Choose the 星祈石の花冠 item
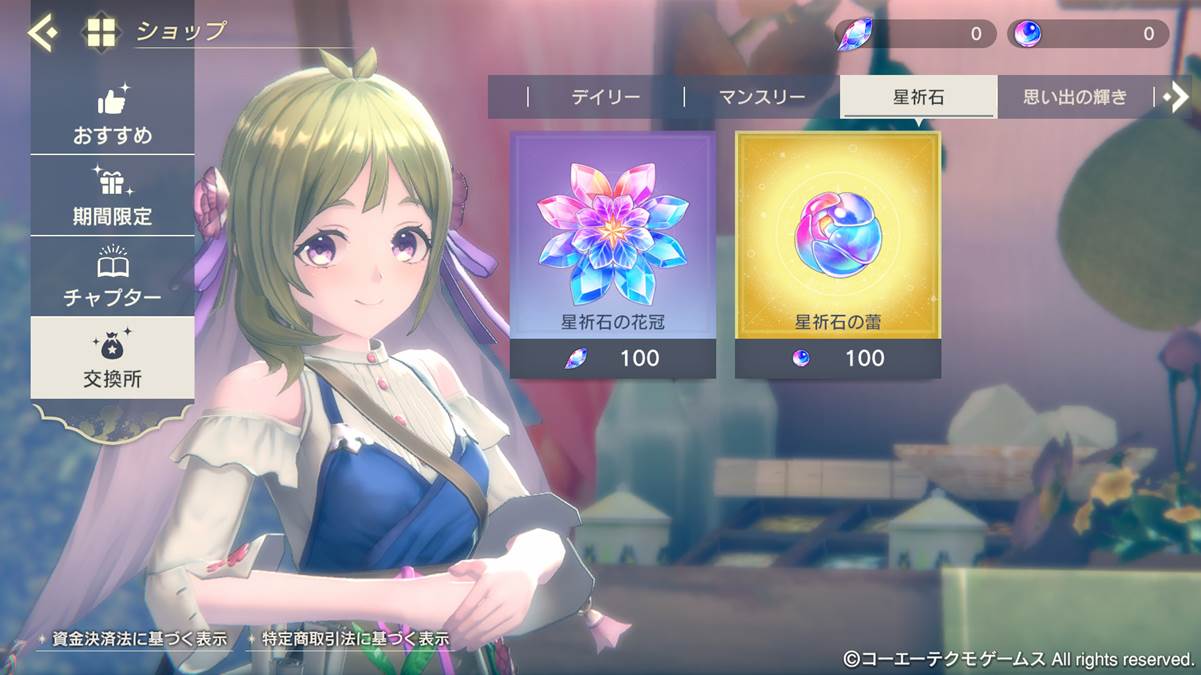The height and width of the screenshot is (675, 1201). 613,255
